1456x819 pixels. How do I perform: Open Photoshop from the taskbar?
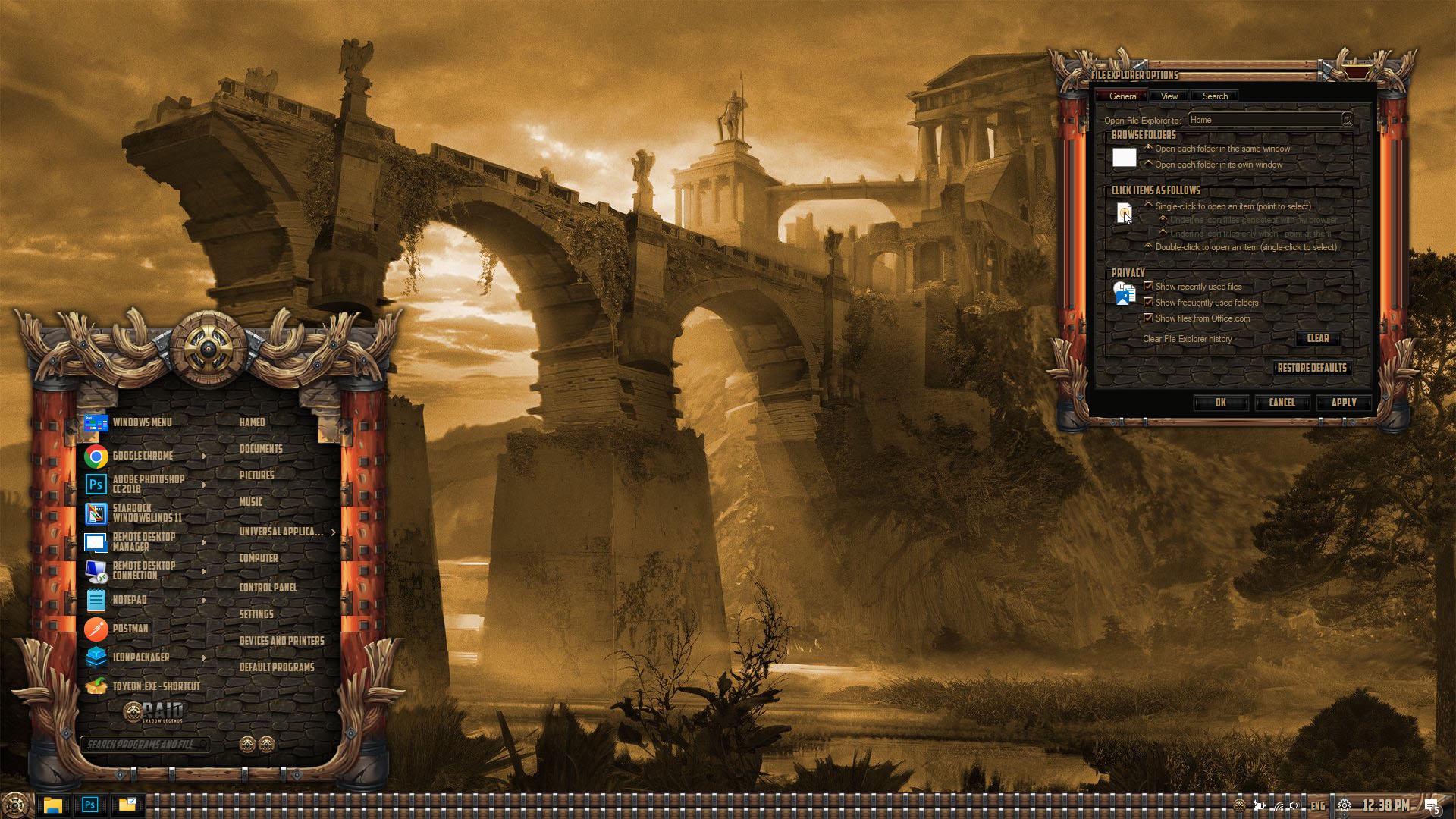[90, 805]
